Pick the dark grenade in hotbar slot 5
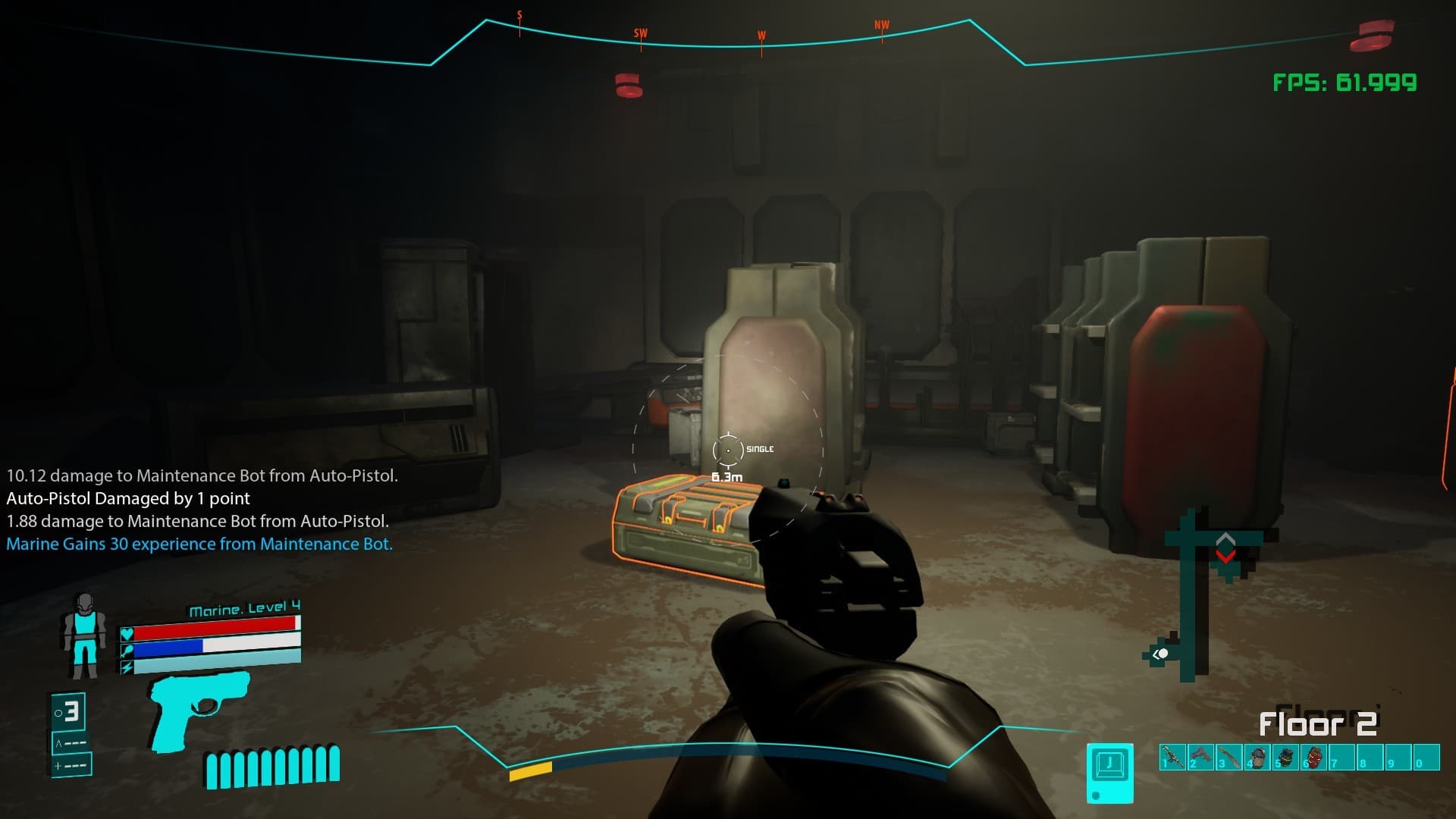The height and width of the screenshot is (819, 1456). click(x=1286, y=757)
